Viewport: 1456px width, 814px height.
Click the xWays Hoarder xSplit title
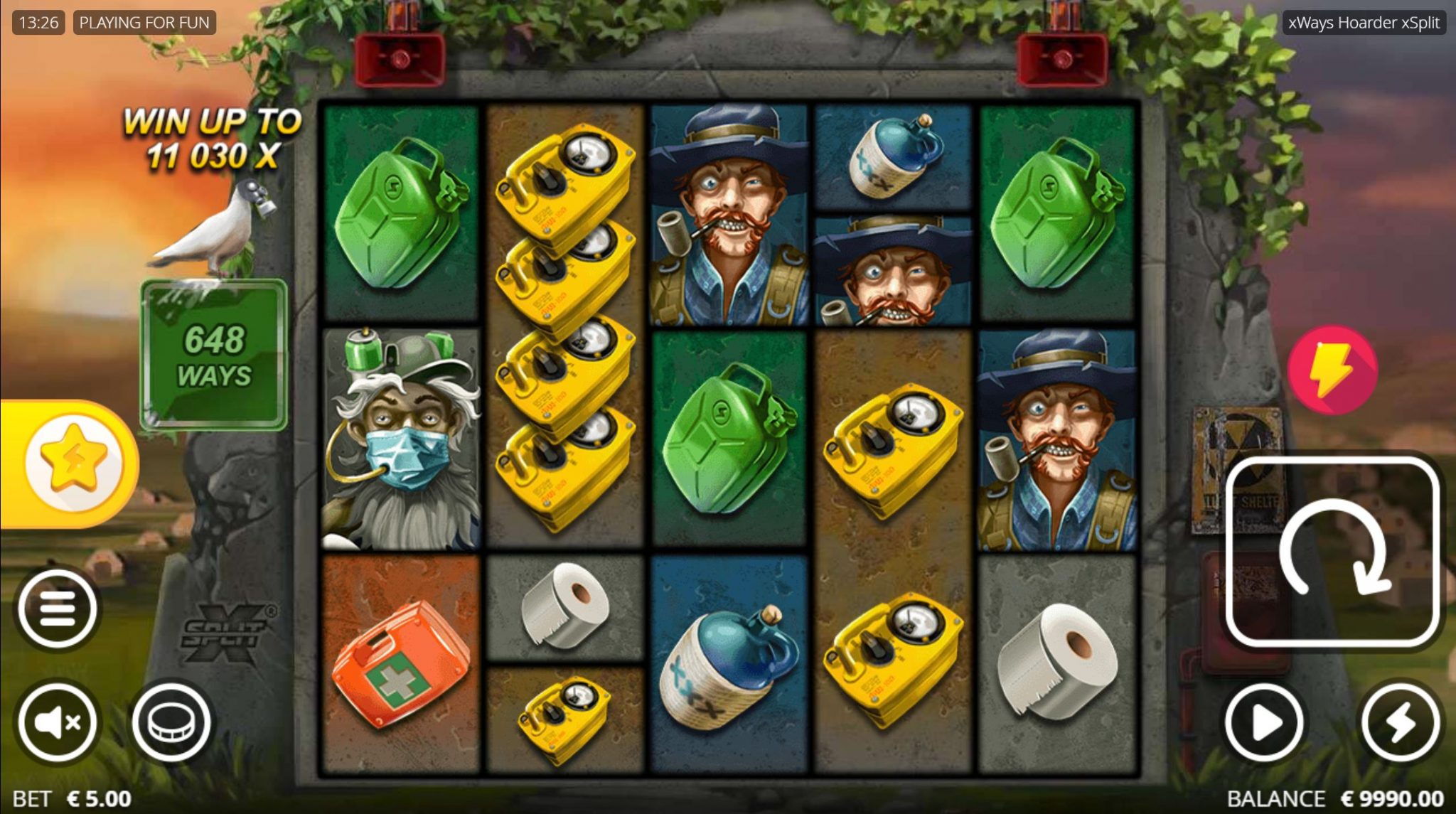(x=1364, y=22)
